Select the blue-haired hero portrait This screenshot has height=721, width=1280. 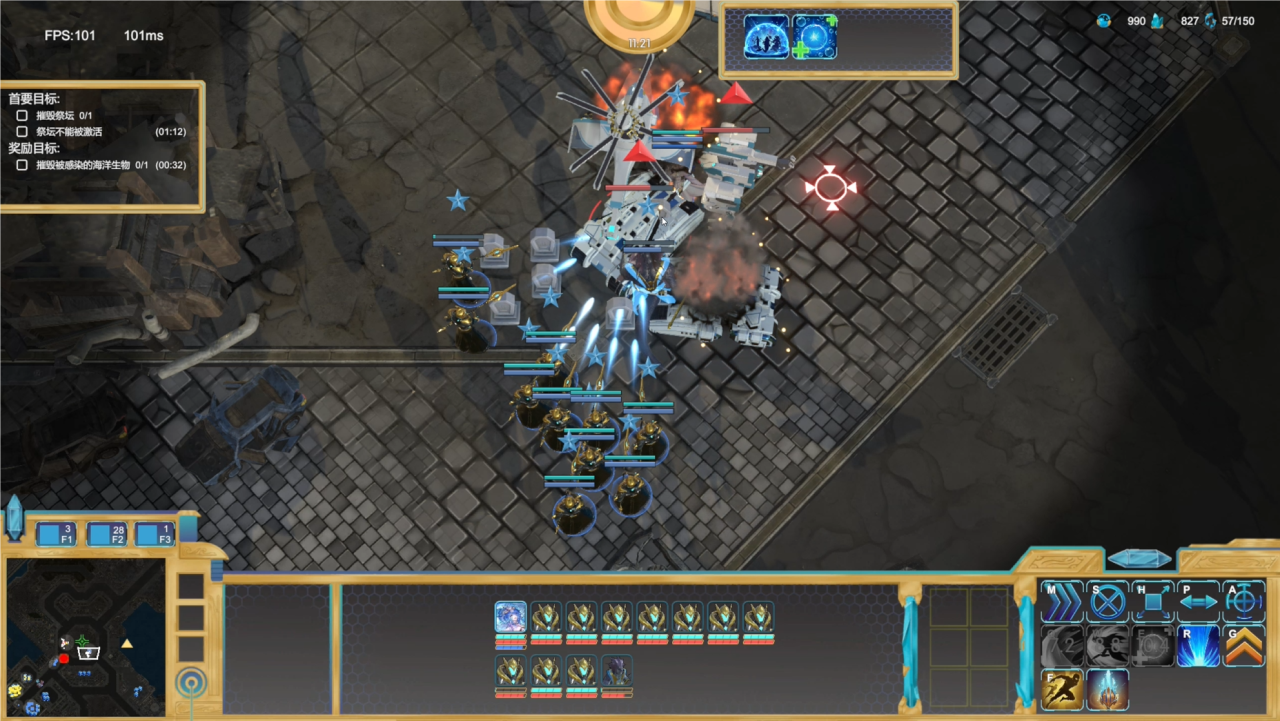click(511, 617)
